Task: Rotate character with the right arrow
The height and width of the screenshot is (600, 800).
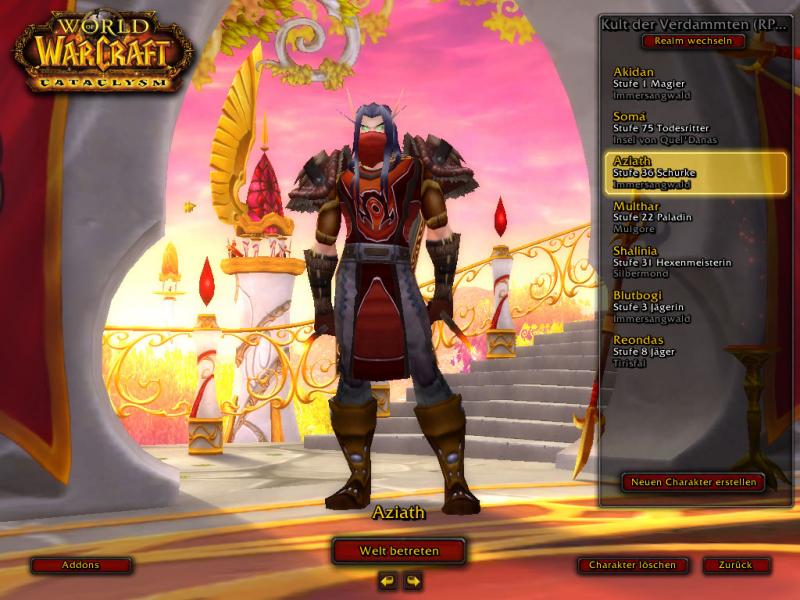Action: (x=412, y=581)
